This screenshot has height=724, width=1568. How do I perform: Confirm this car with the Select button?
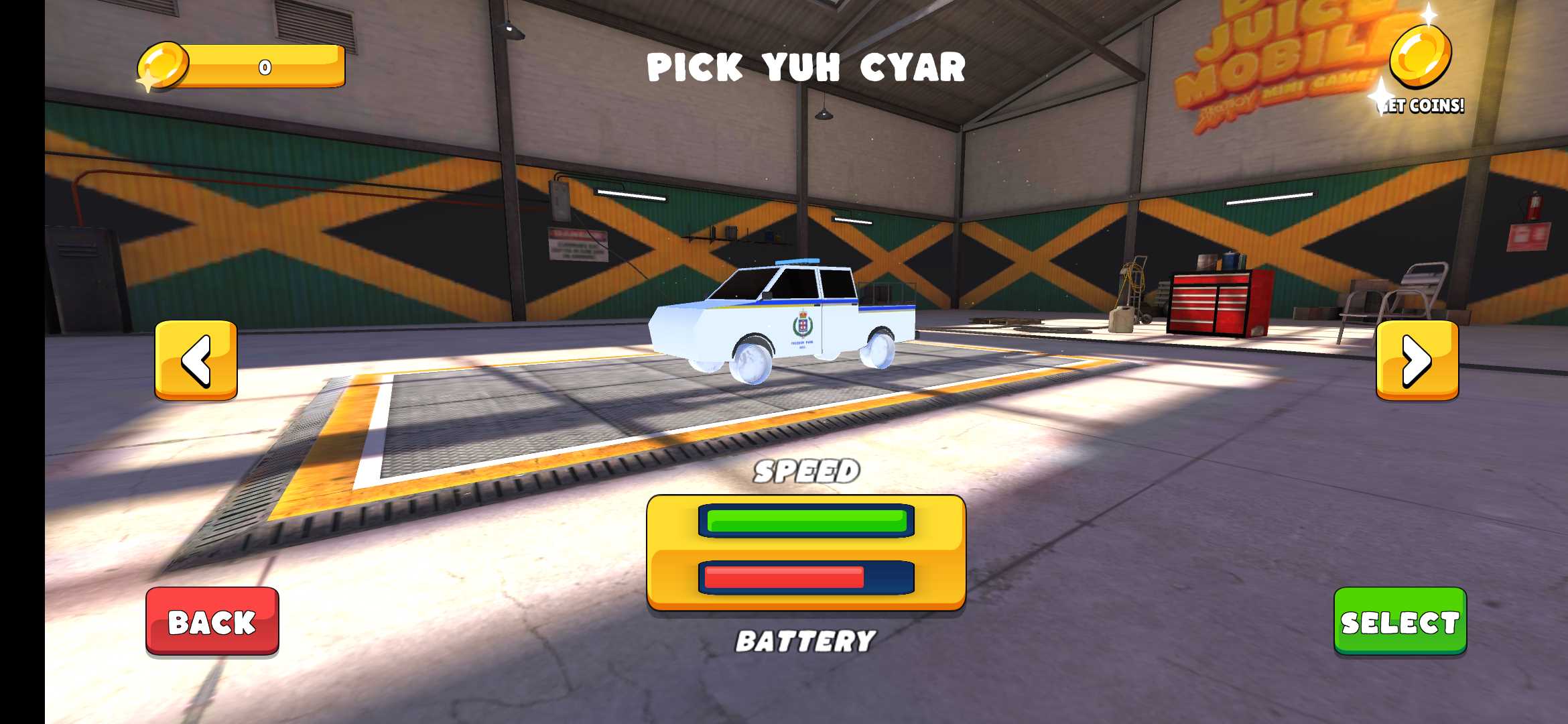[1400, 621]
